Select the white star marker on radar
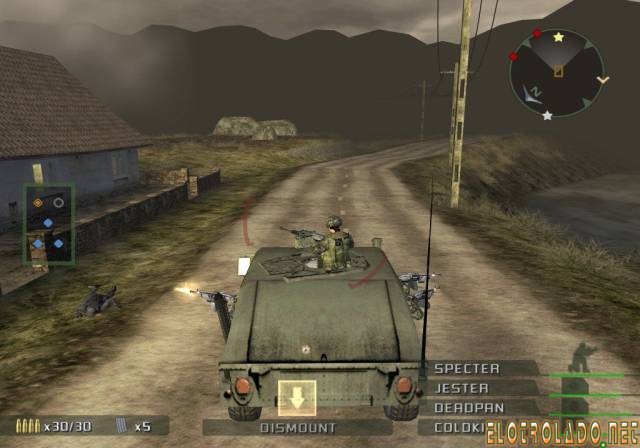Screen dimensions: 640x448 (547, 116)
